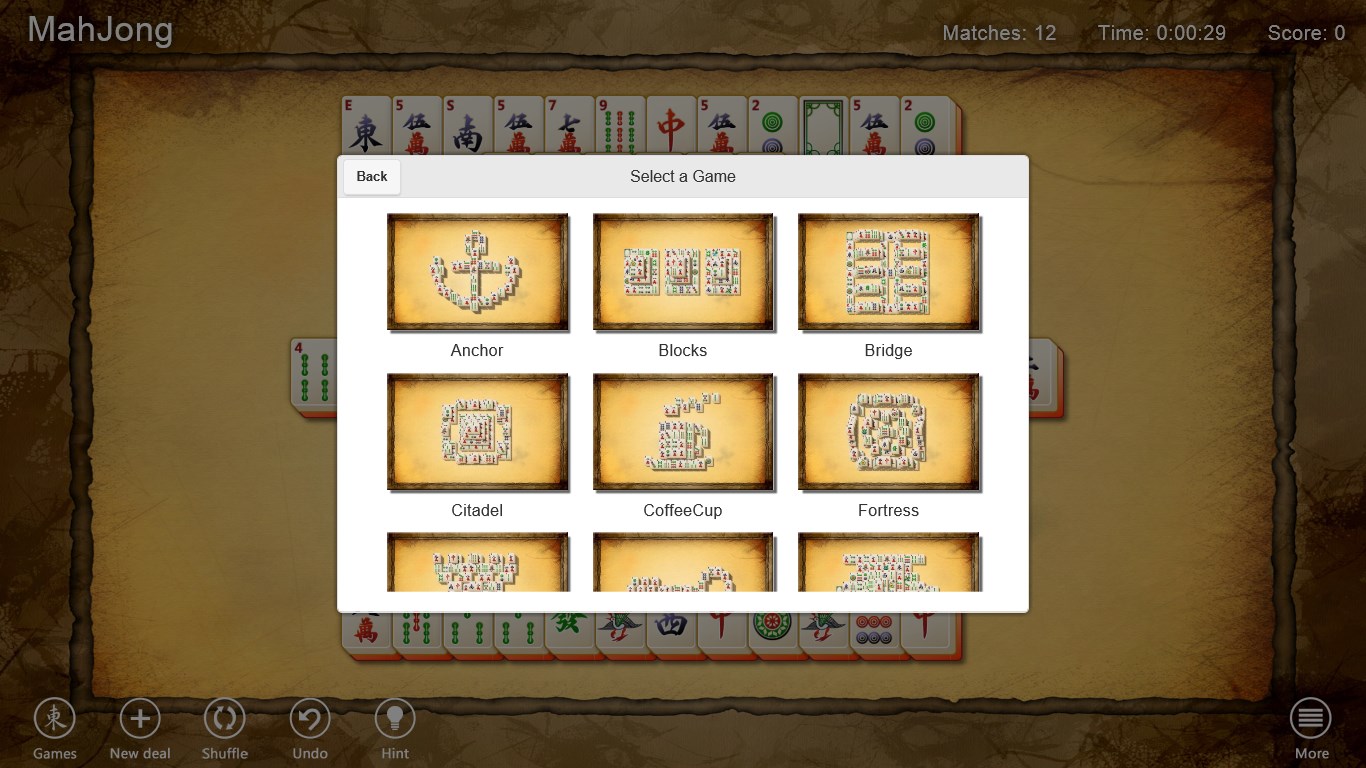Viewport: 1366px width, 768px height.
Task: Choose the Blocks game layout
Action: (683, 272)
